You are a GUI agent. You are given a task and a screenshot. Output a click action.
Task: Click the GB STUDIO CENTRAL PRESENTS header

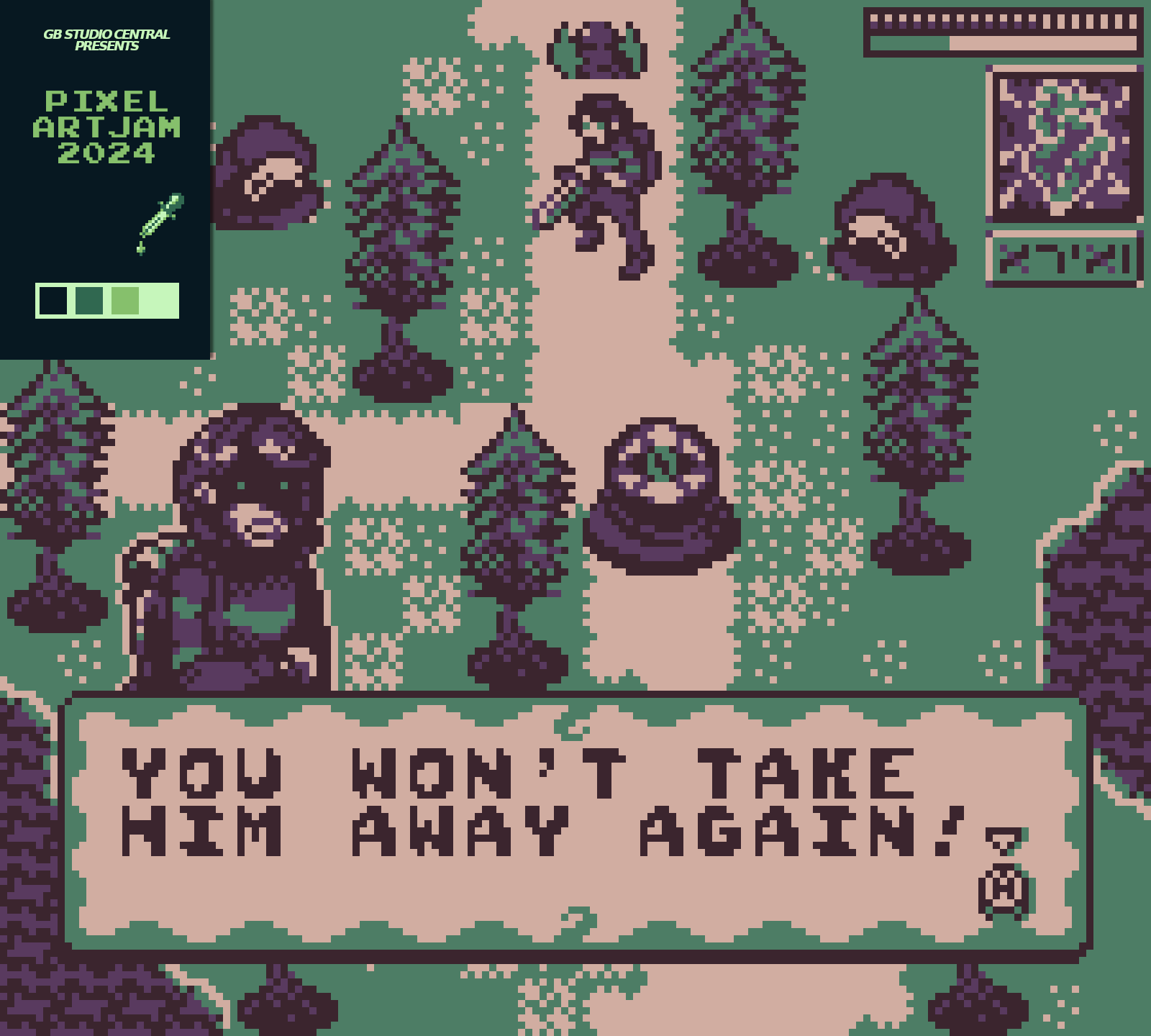pyautogui.click(x=106, y=41)
